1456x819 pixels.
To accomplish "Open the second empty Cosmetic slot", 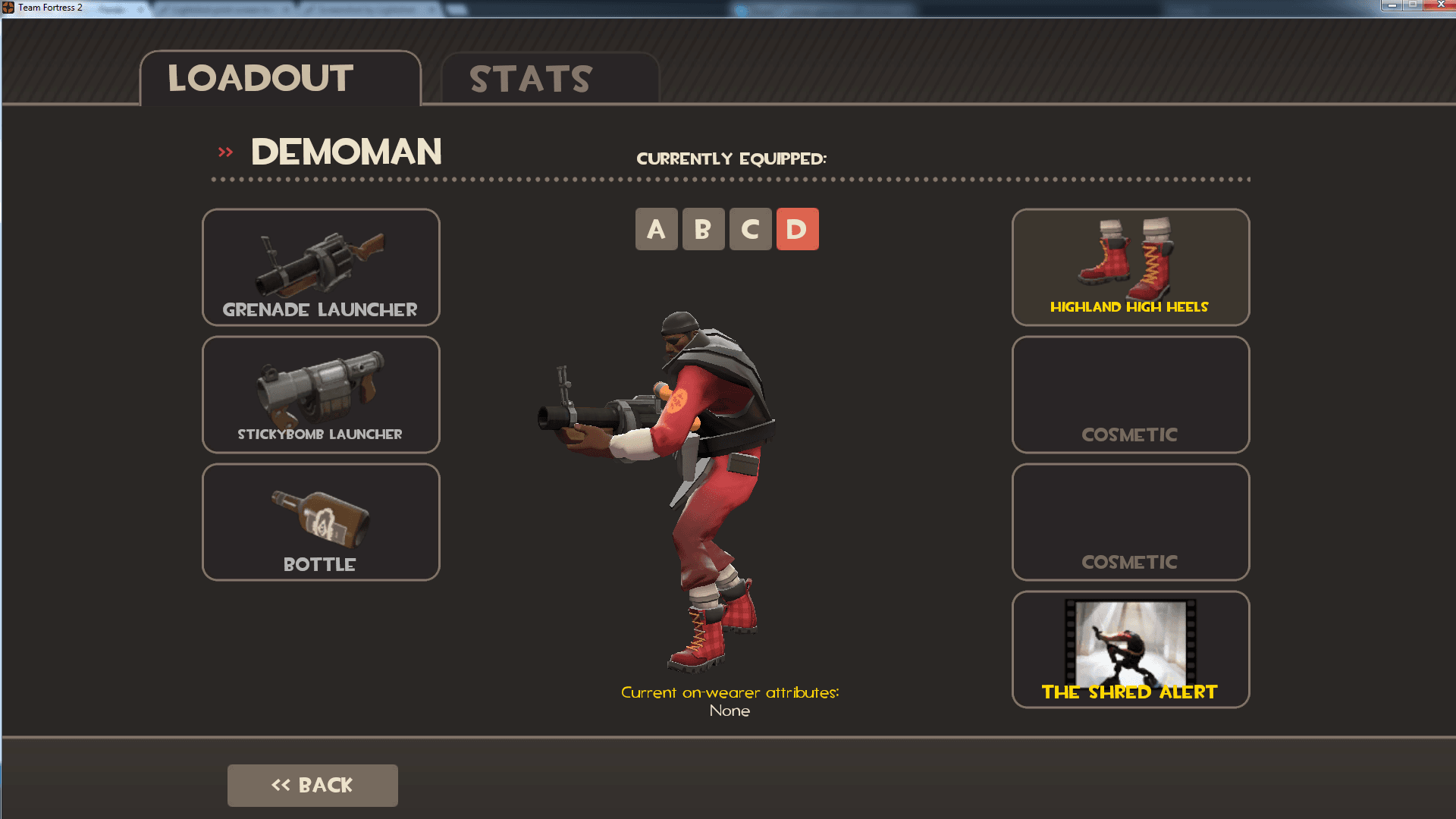I will [x=1130, y=522].
